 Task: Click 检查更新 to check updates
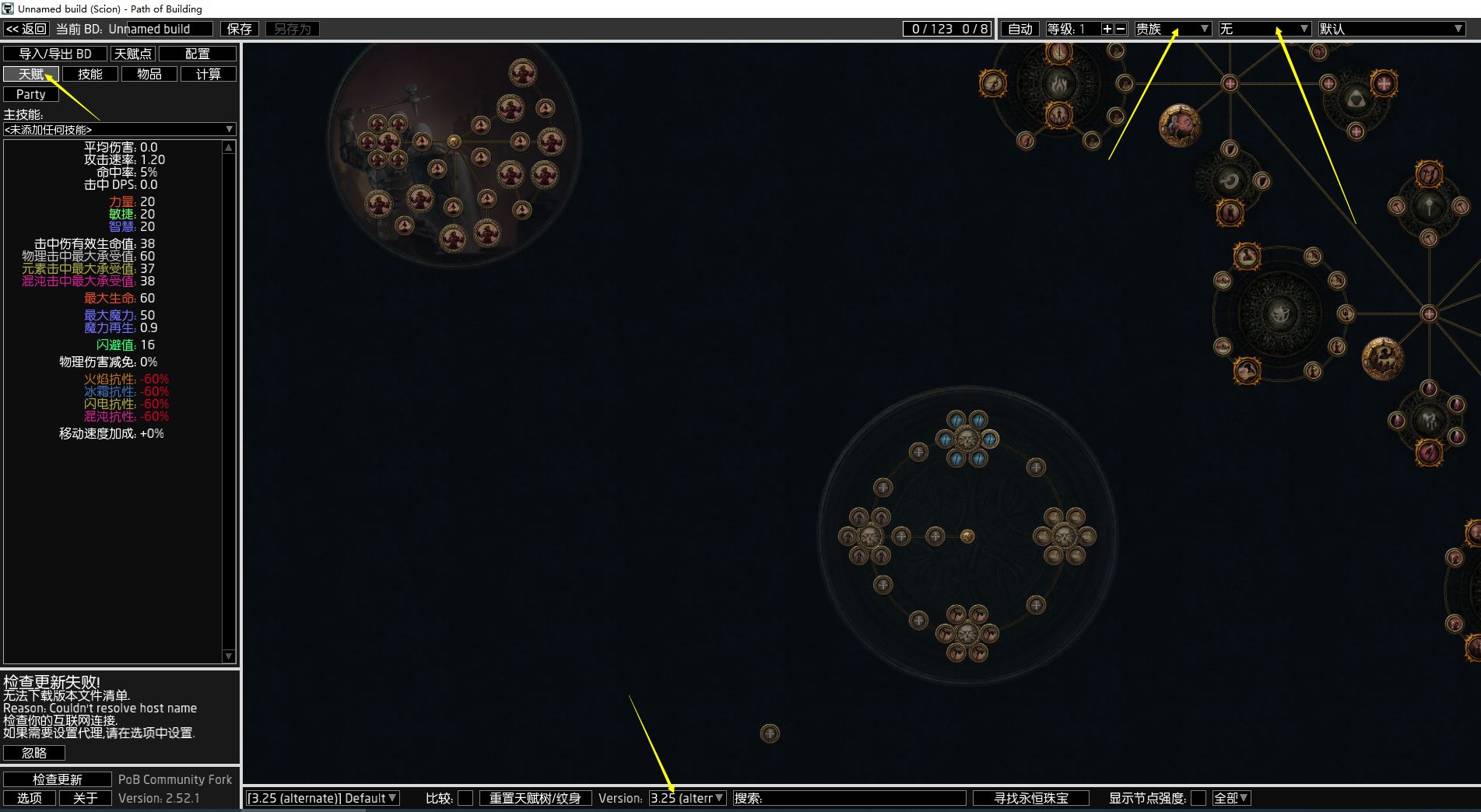pos(58,779)
